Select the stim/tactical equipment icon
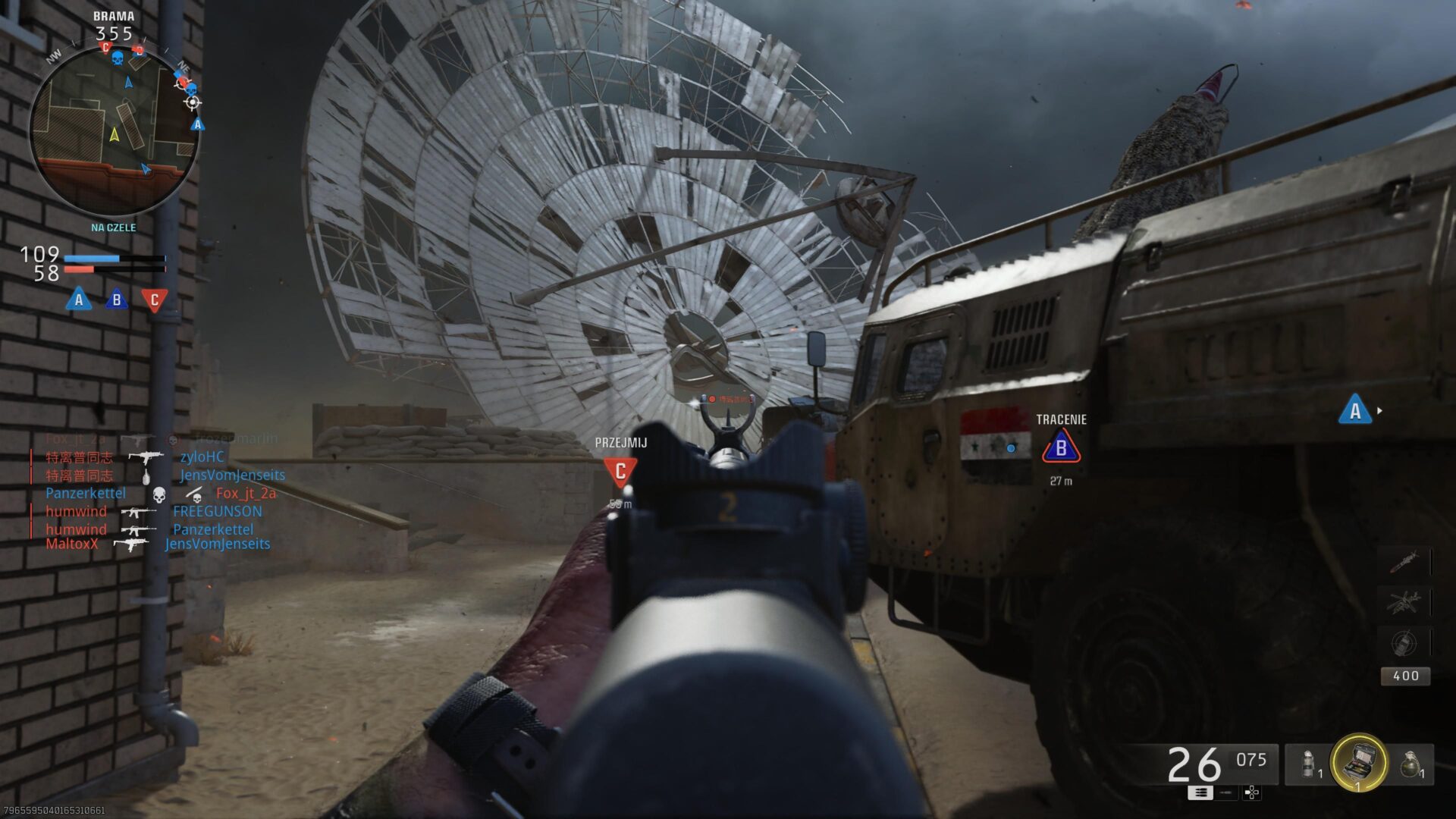 1307,764
